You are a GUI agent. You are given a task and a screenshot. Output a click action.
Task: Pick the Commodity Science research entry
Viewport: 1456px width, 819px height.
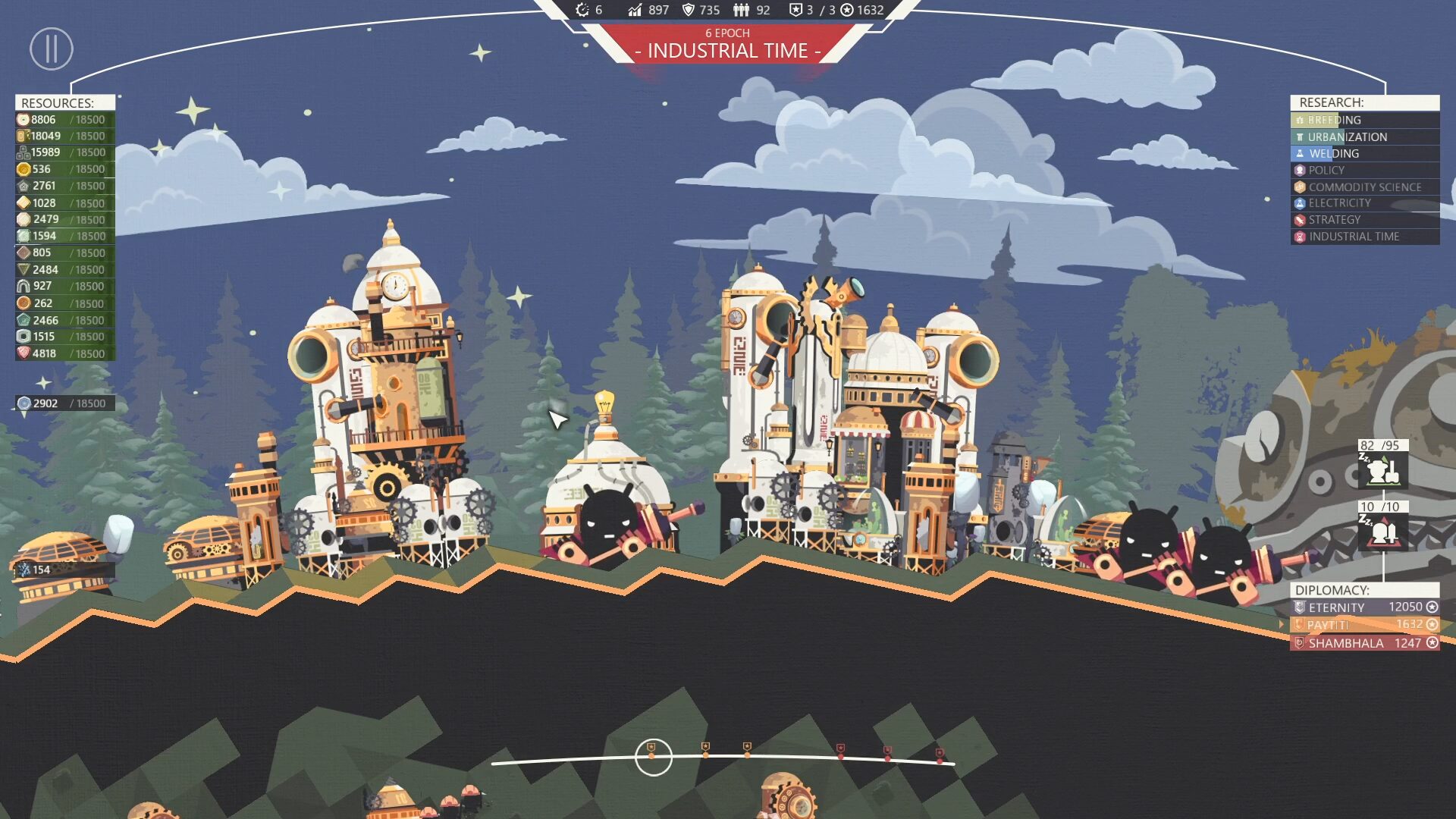(x=1363, y=187)
